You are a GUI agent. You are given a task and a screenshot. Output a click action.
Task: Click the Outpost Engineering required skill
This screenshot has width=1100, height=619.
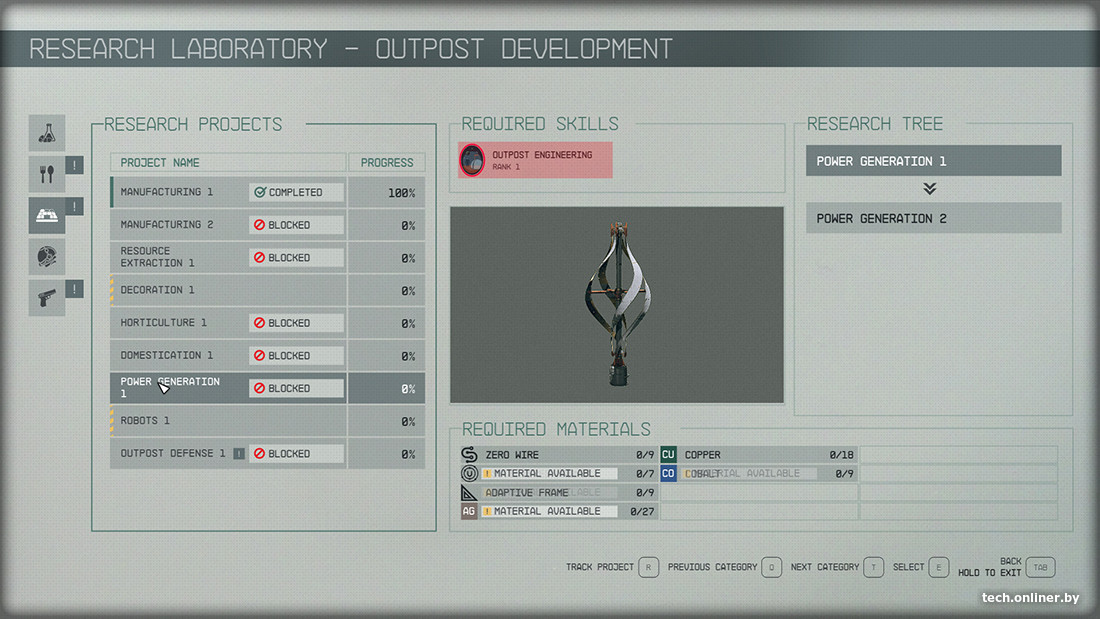pyautogui.click(x=535, y=160)
